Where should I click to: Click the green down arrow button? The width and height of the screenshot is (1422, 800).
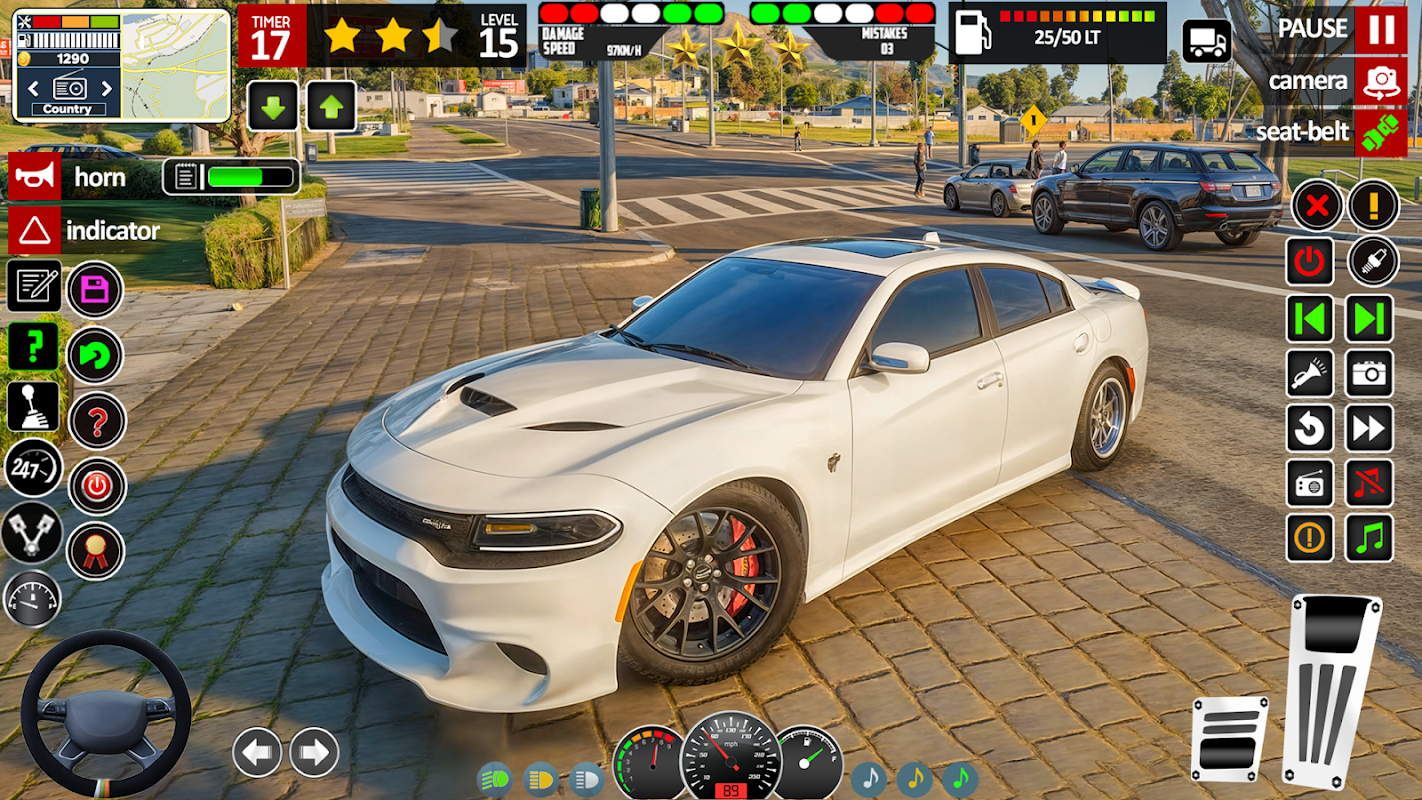point(272,106)
